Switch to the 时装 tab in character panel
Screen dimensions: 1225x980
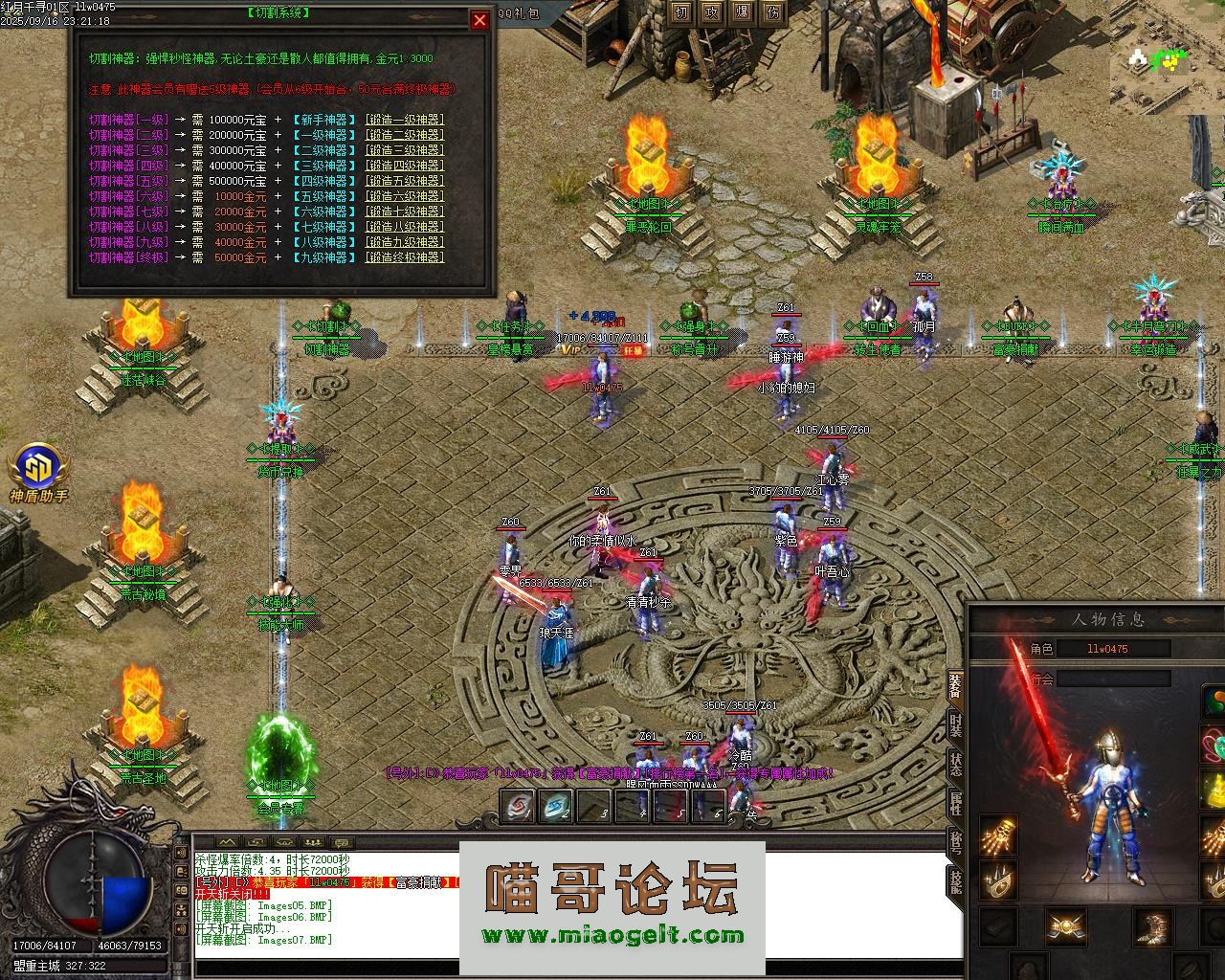click(x=955, y=724)
